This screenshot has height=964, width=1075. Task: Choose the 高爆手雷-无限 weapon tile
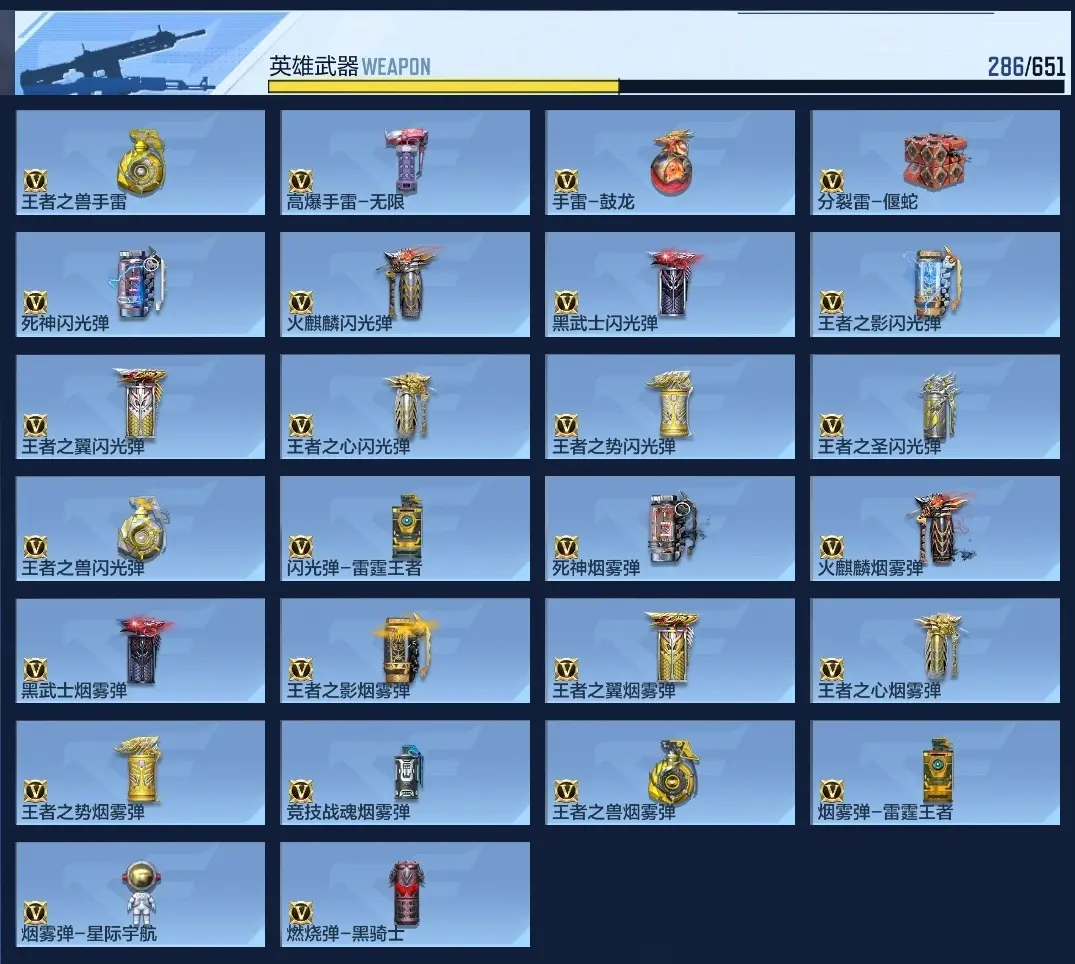tap(405, 162)
